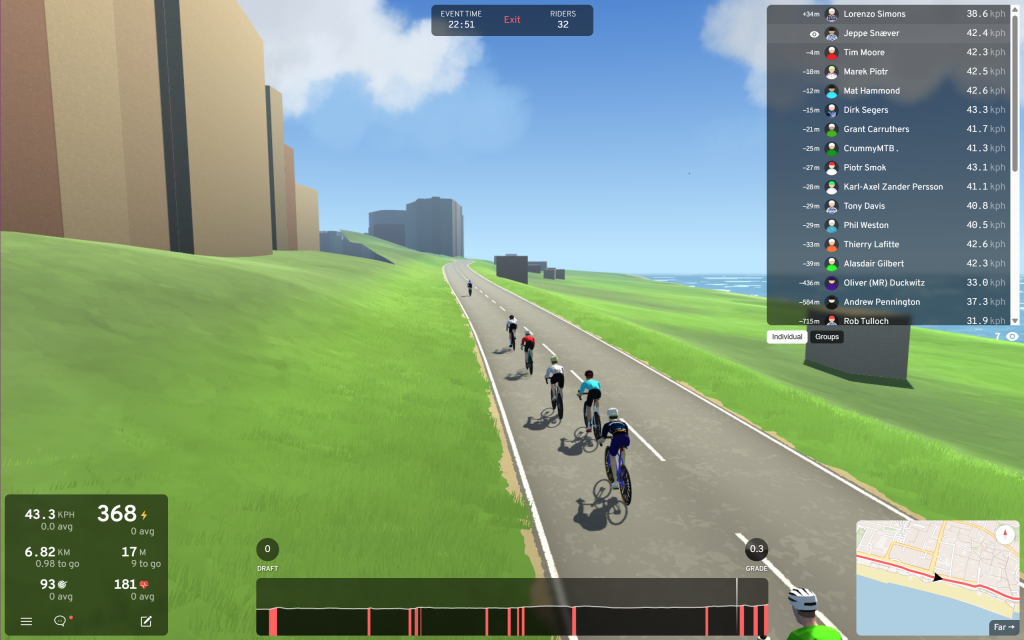The height and width of the screenshot is (640, 1024).
Task: Open the hamburger menu
Action: (27, 621)
